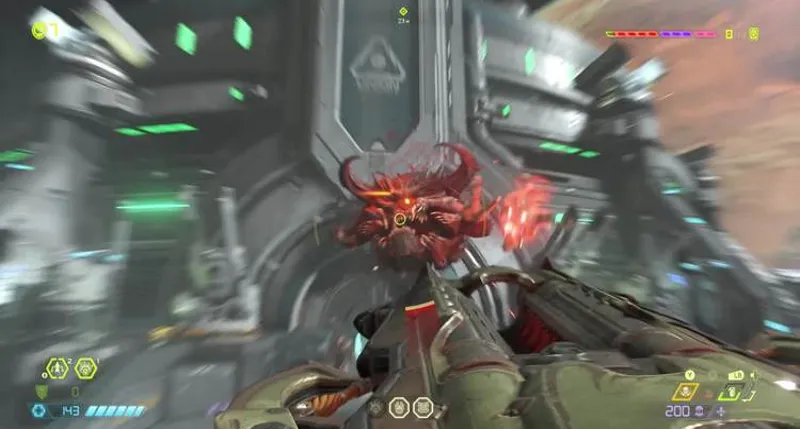Select the ice bomb equipment icon
This screenshot has width=800, height=429.
point(86,369)
